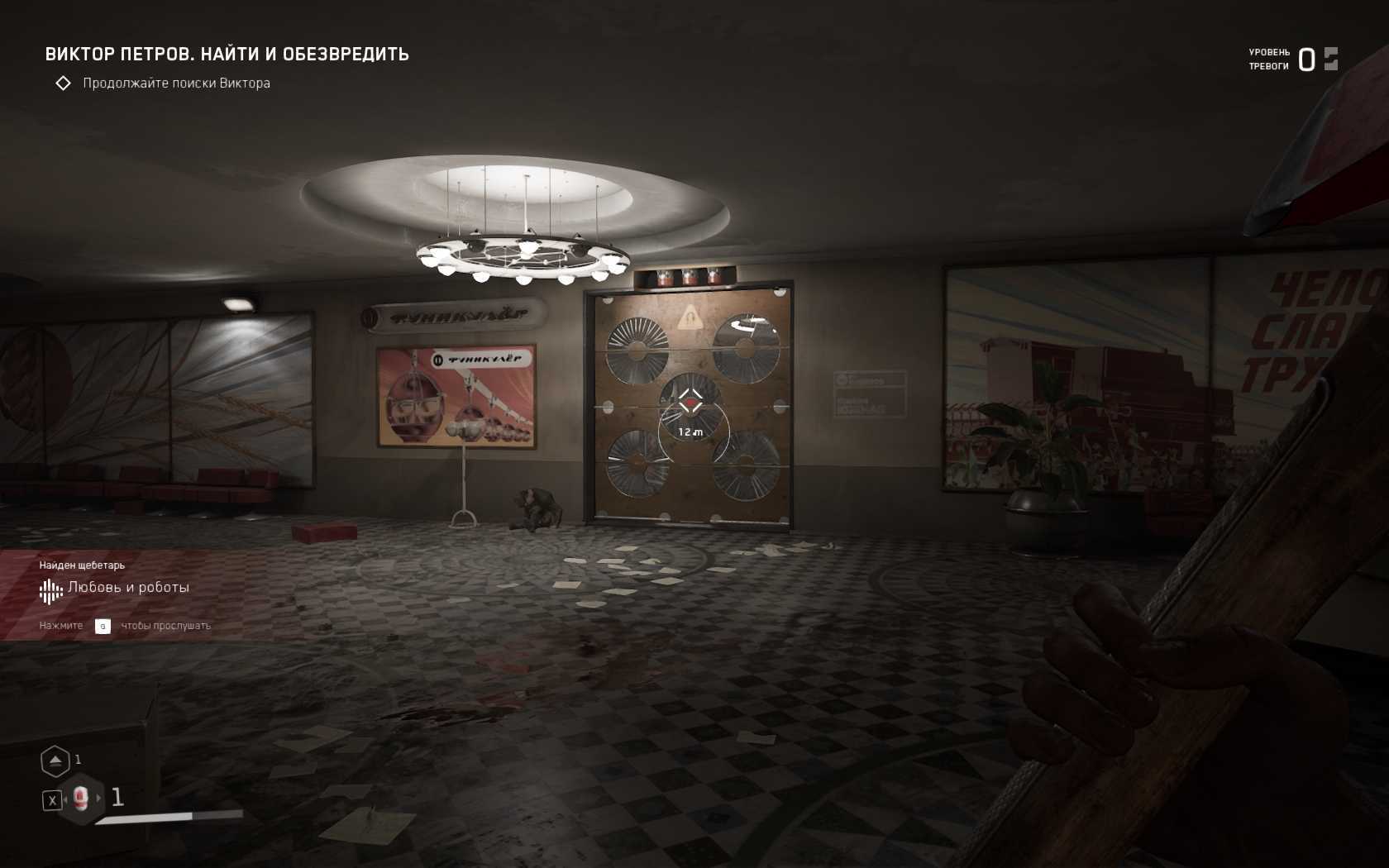Open the found chirper 'Любовь и роботы' notification
Viewport: 1389px width, 868px height.
pyautogui.click(x=128, y=588)
